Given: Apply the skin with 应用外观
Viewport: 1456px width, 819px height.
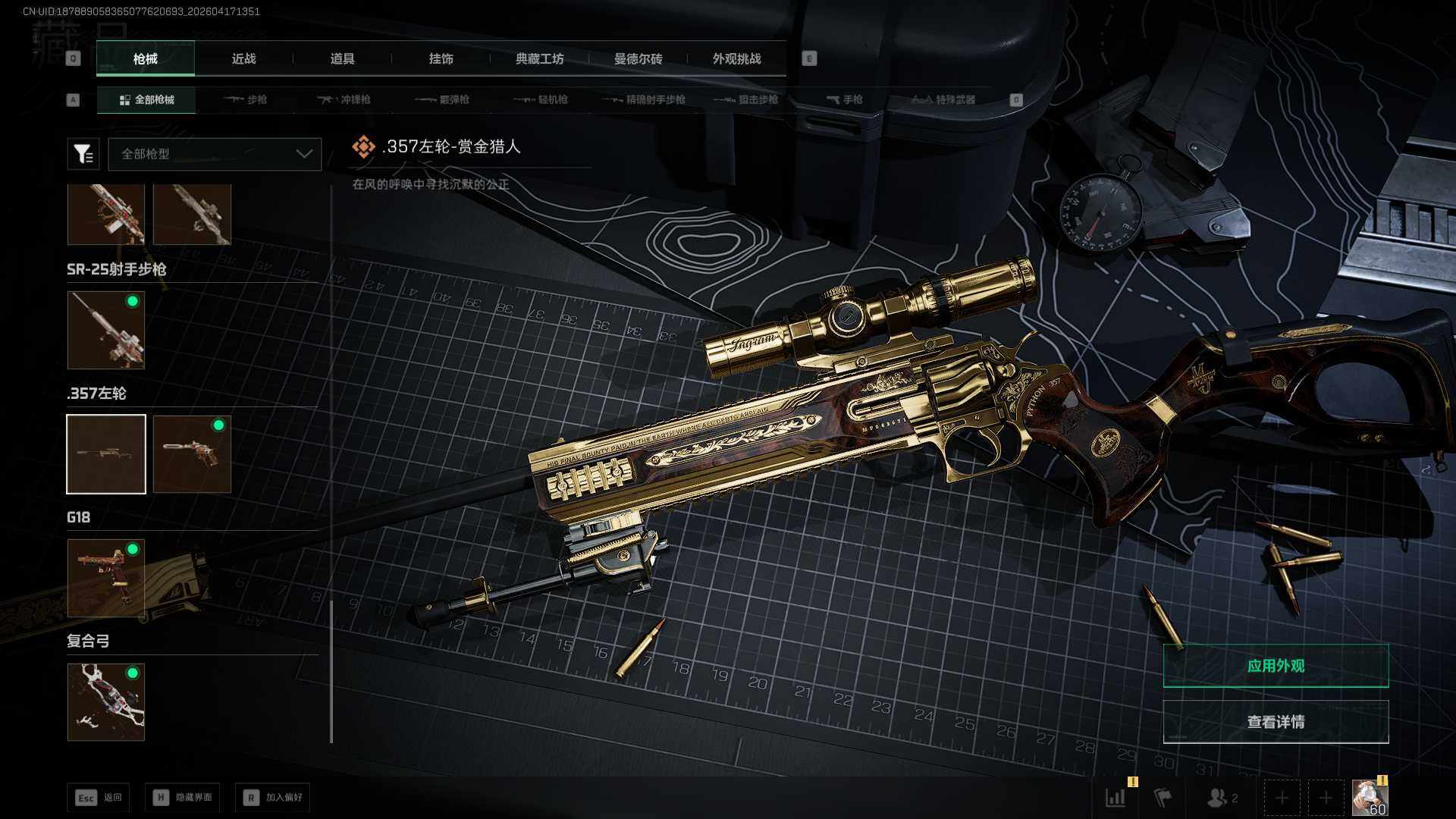Looking at the screenshot, I should click(1276, 666).
